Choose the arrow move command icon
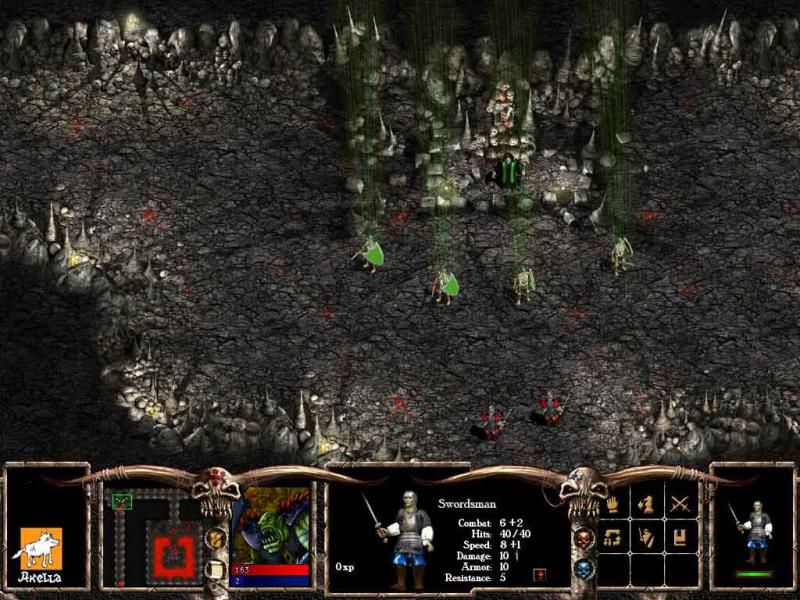Image resolution: width=800 pixels, height=600 pixels. coord(646,505)
